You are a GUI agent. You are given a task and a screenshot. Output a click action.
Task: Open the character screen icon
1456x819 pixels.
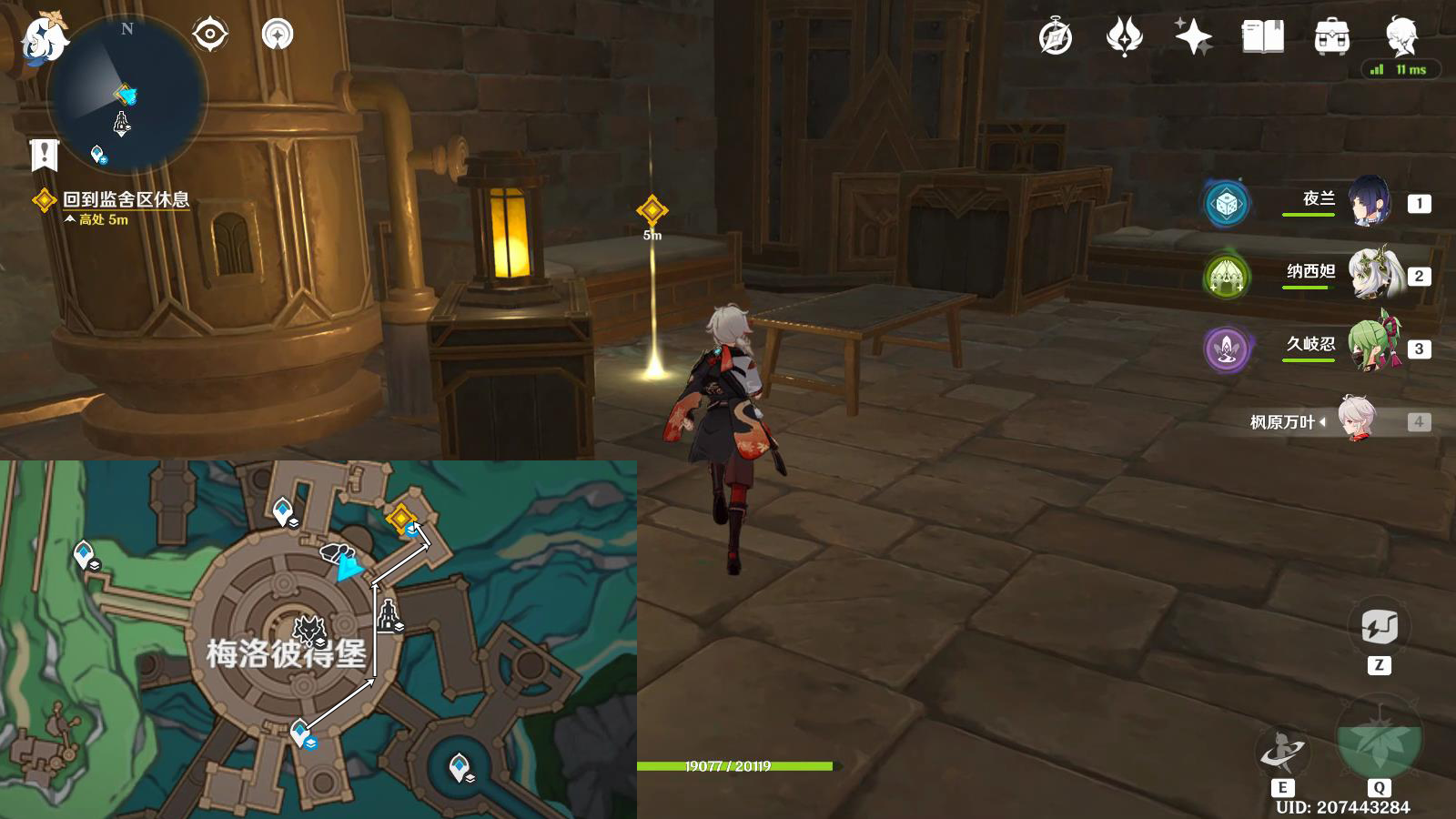pos(1400,36)
